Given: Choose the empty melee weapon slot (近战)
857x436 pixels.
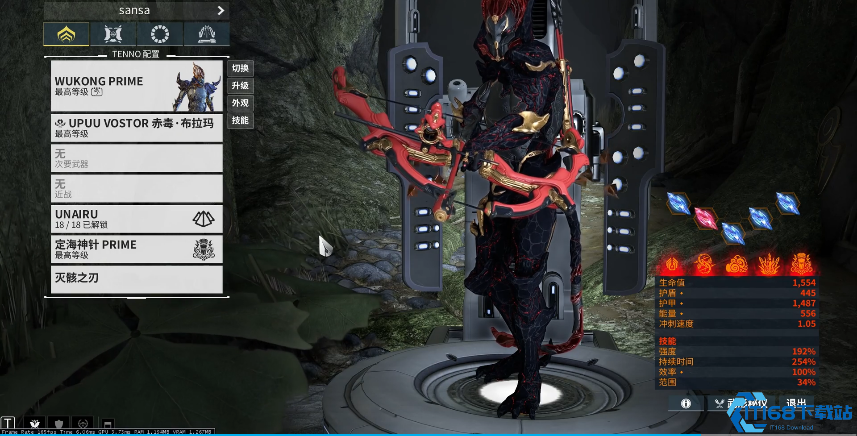Looking at the screenshot, I should pyautogui.click(x=135, y=188).
